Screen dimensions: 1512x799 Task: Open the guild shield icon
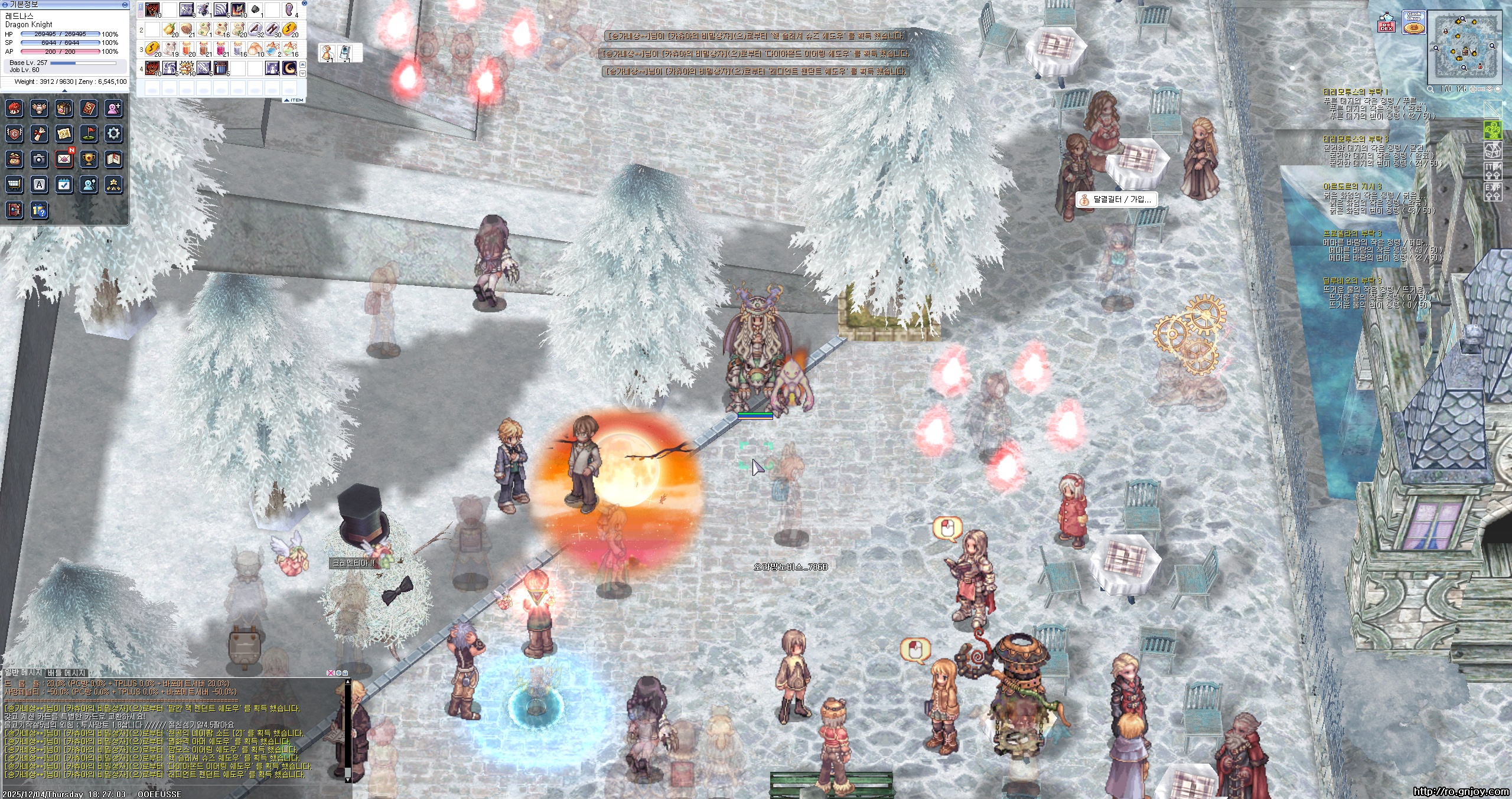pos(14,133)
